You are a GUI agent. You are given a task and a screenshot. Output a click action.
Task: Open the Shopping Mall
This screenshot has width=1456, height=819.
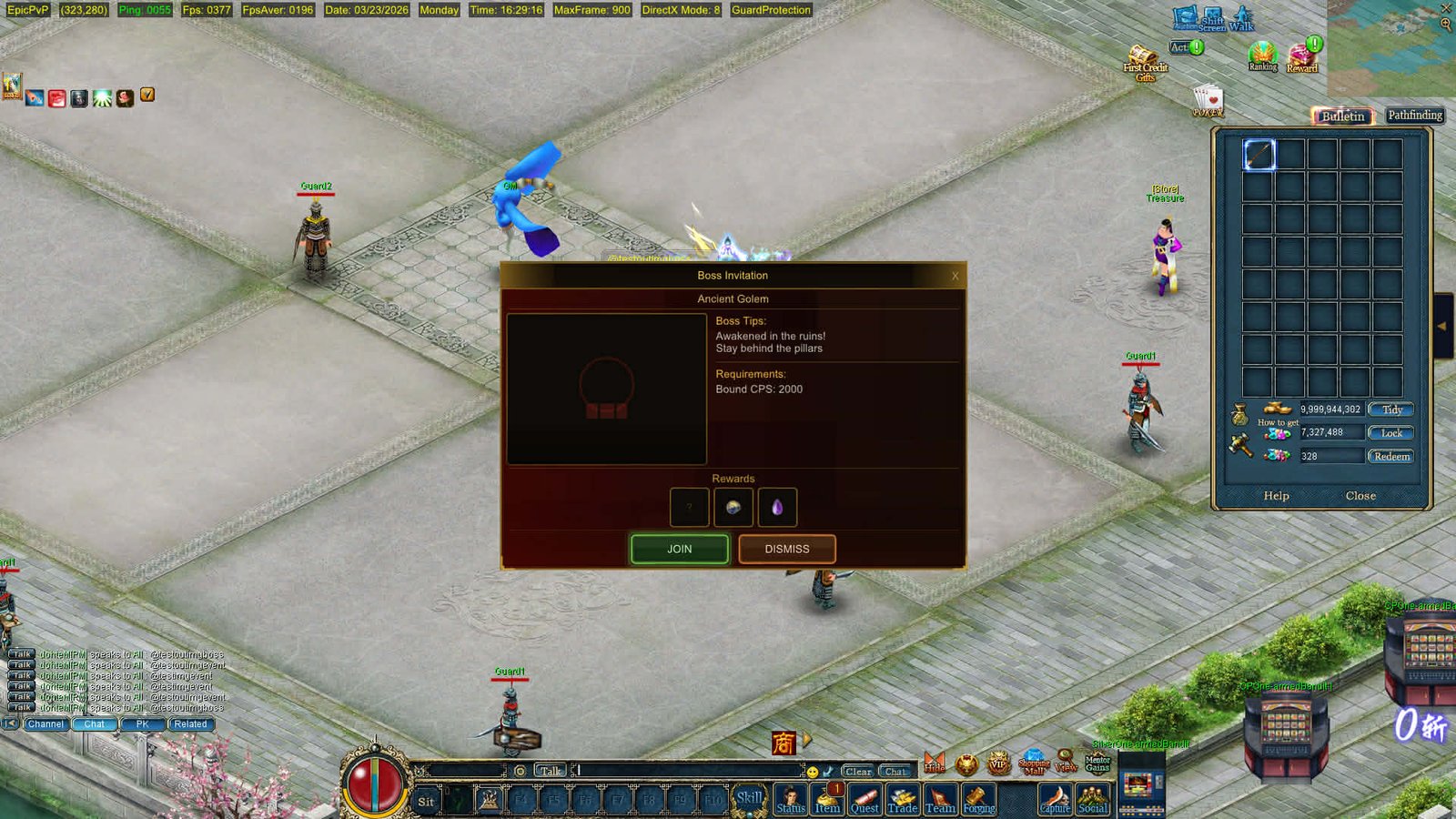click(1034, 763)
